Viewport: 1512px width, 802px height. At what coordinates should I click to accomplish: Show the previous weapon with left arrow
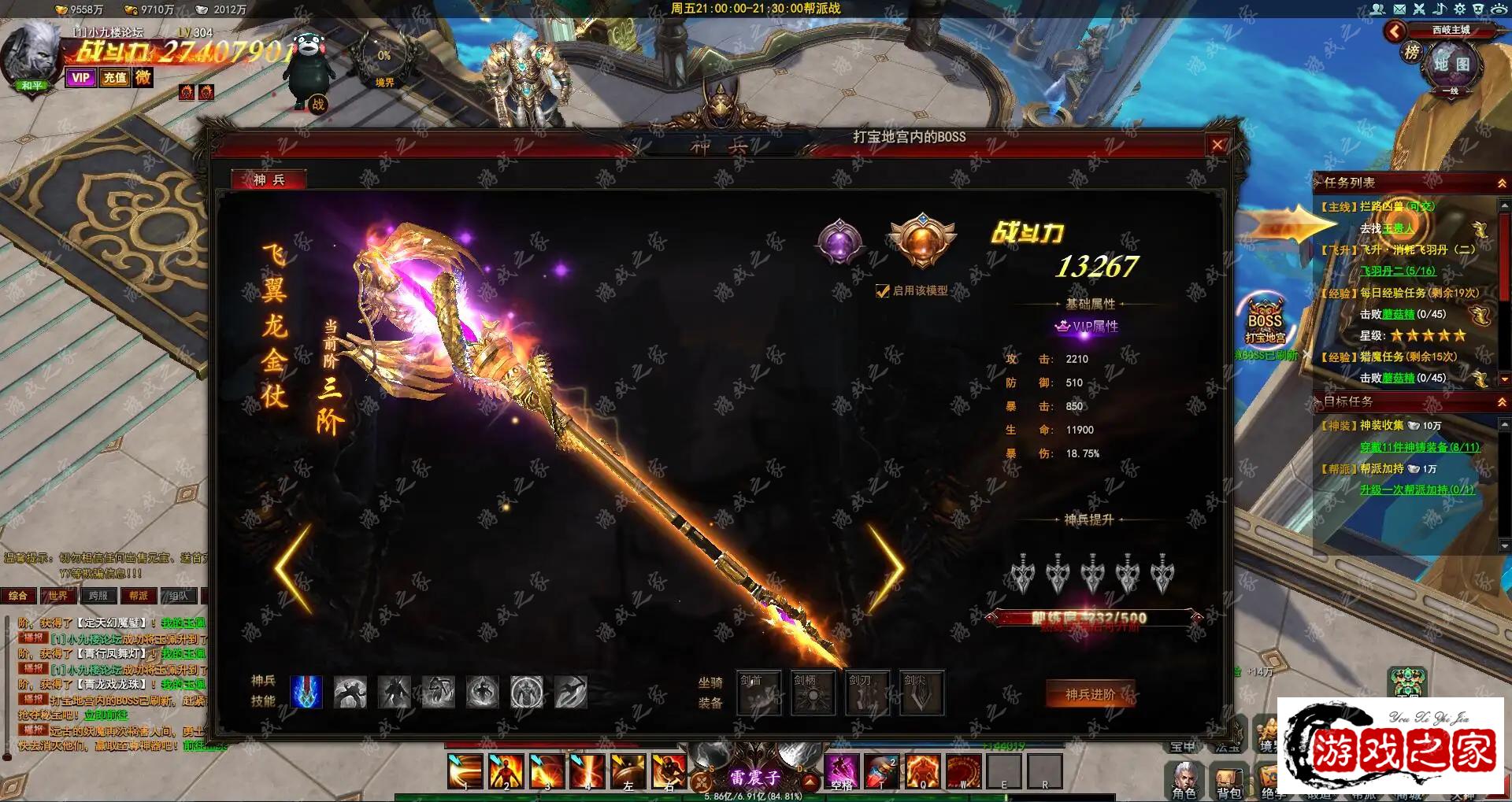coord(294,568)
